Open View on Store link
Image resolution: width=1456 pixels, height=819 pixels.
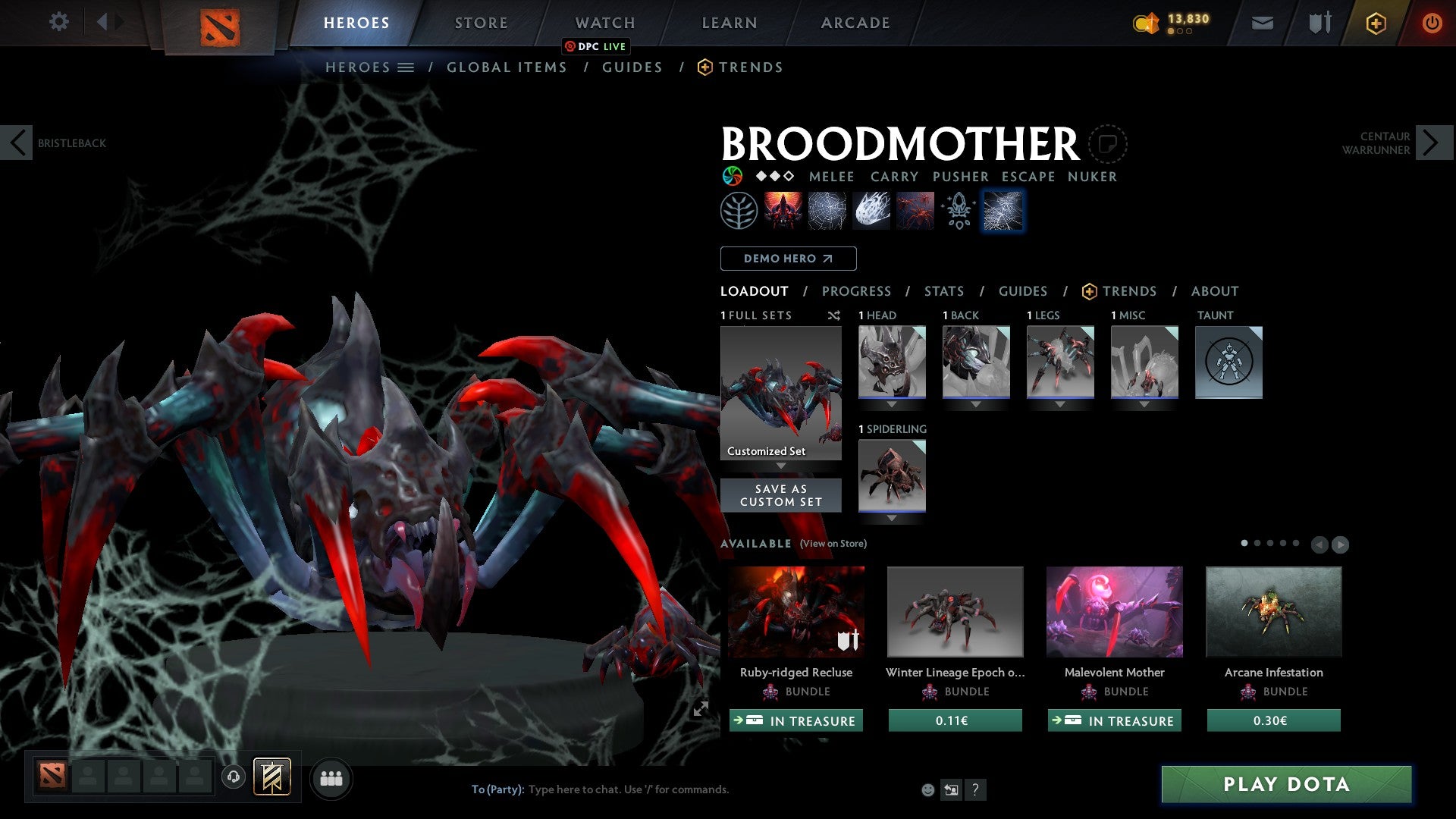point(832,544)
